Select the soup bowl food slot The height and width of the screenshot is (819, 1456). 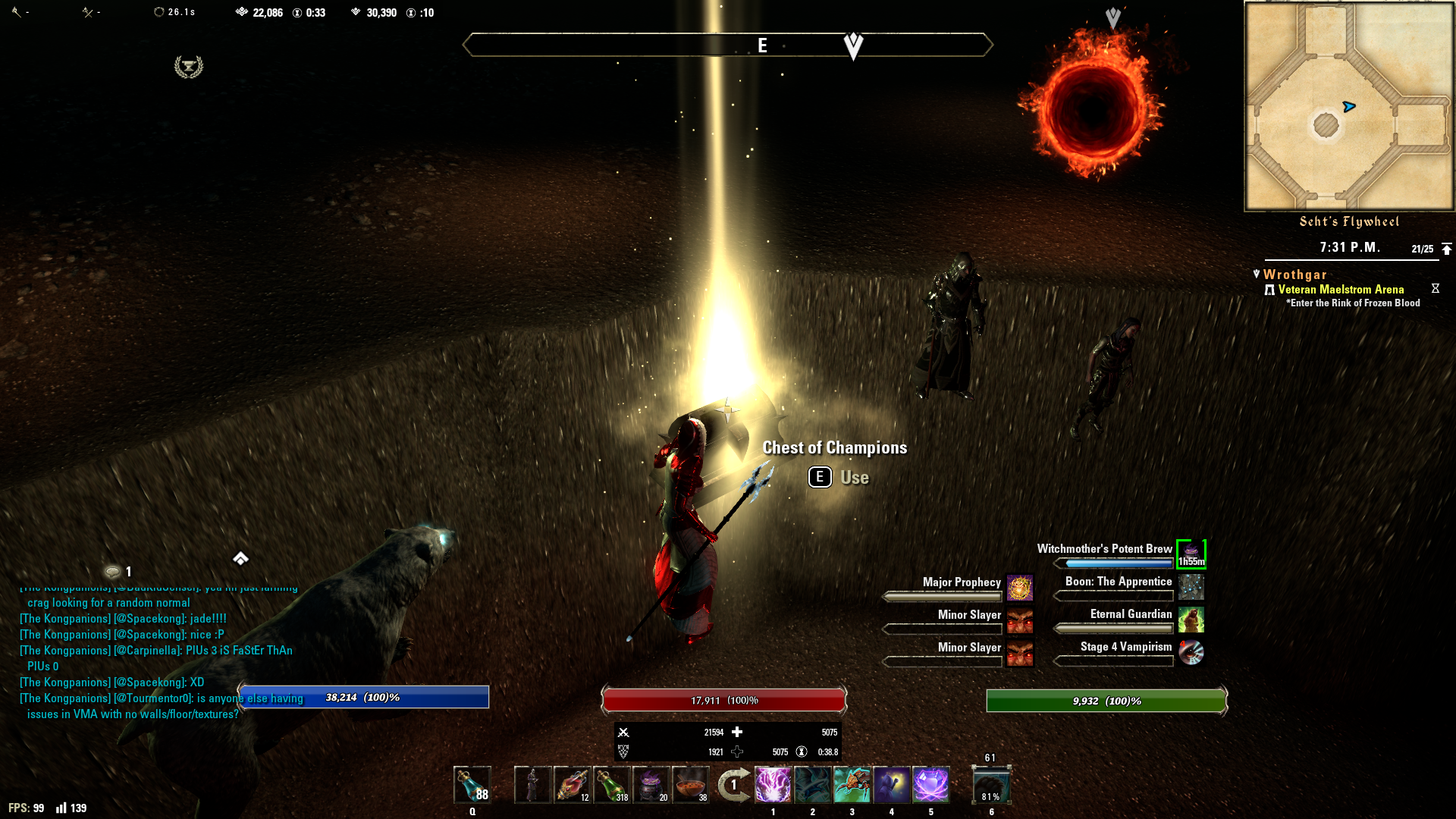[690, 785]
